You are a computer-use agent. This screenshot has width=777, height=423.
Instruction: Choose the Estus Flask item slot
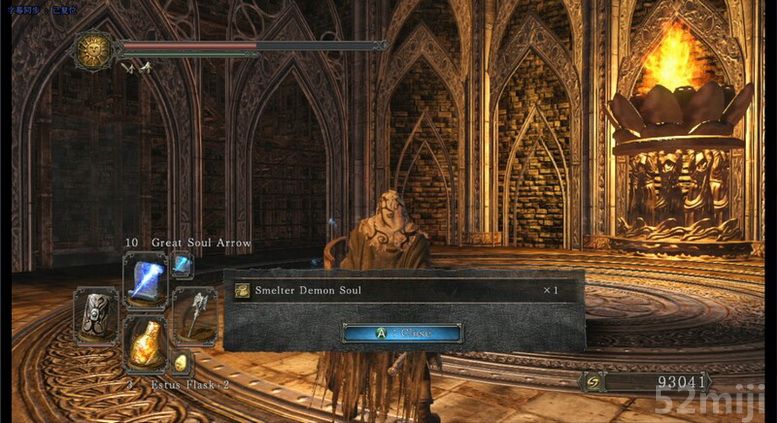[145, 344]
